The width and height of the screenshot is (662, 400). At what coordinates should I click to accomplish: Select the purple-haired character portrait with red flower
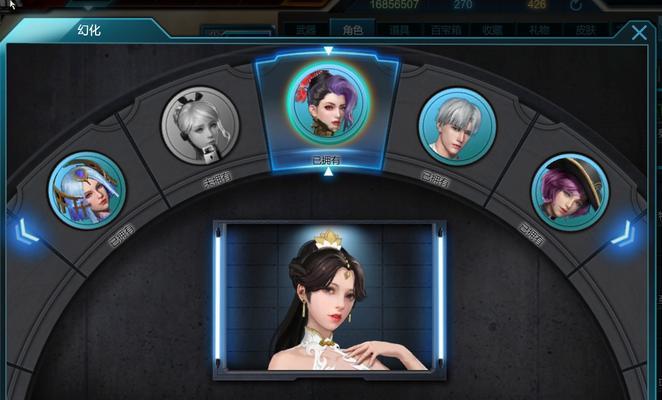point(328,102)
